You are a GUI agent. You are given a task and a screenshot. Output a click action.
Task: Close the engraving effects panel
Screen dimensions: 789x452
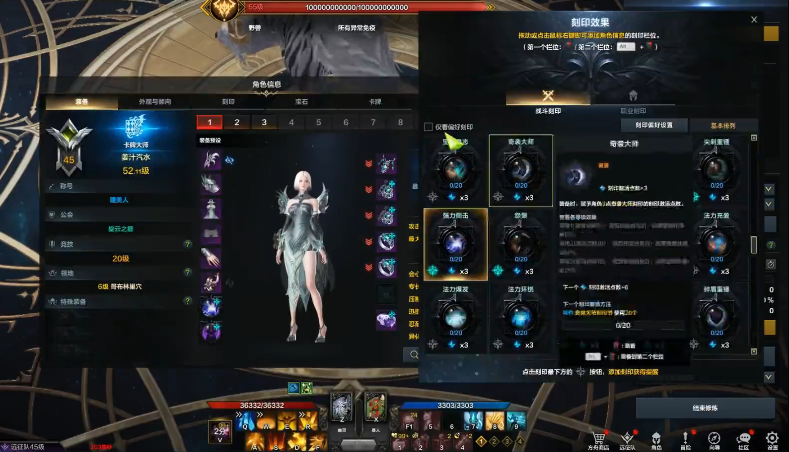753,19
